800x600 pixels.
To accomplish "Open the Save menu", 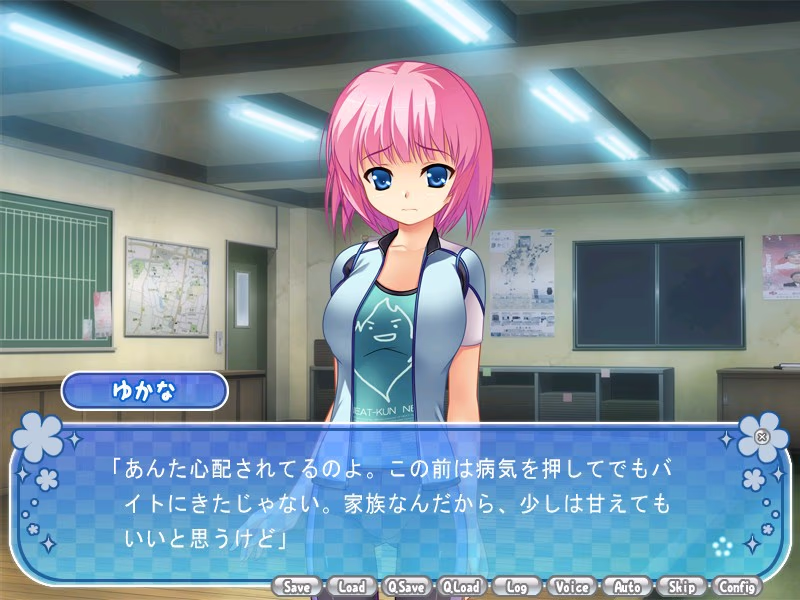I will pos(296,587).
